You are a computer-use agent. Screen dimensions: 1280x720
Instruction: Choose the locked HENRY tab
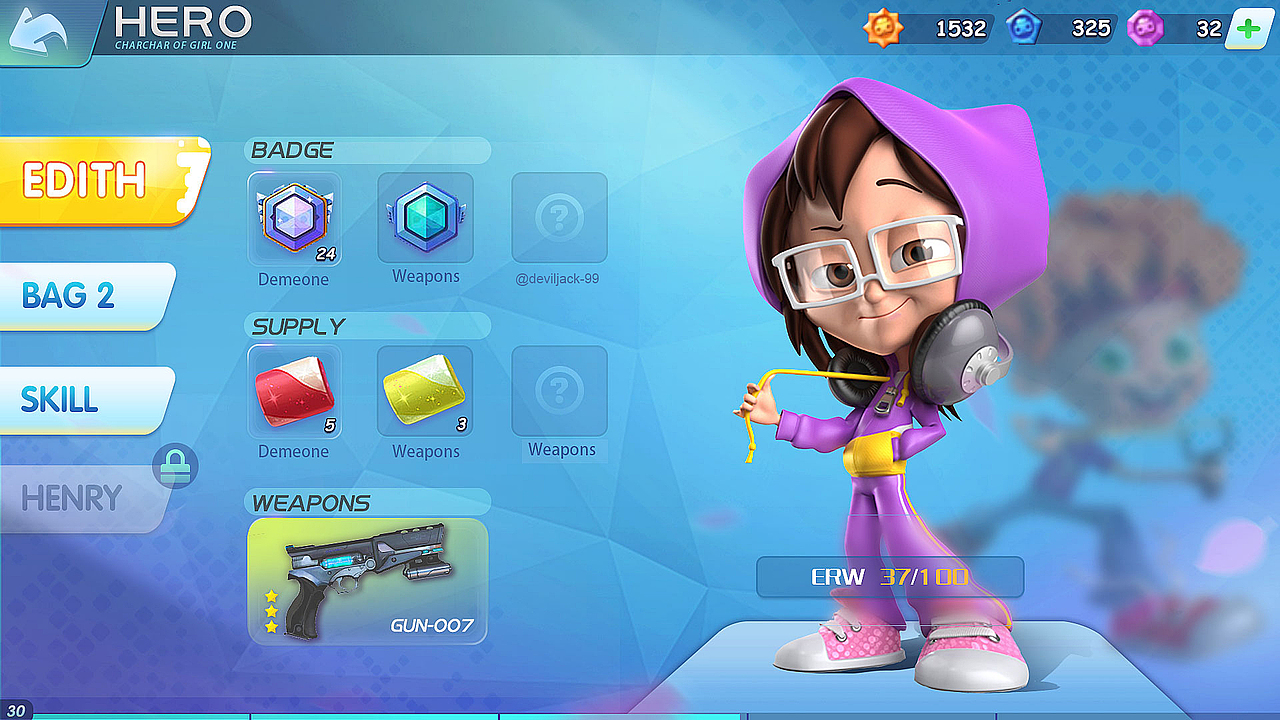pos(75,498)
